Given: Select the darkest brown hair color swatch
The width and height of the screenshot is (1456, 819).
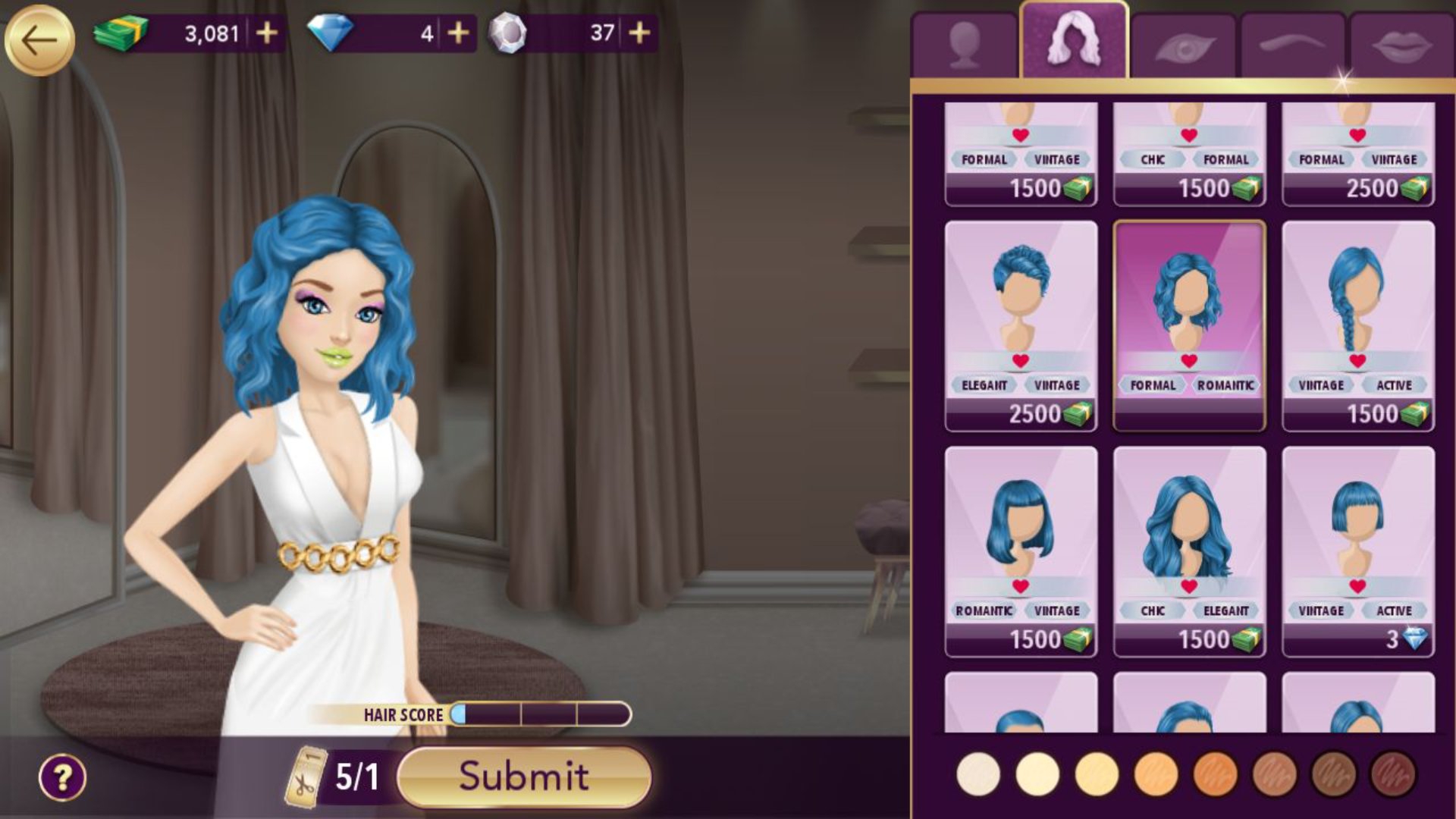Looking at the screenshot, I should click(1392, 775).
